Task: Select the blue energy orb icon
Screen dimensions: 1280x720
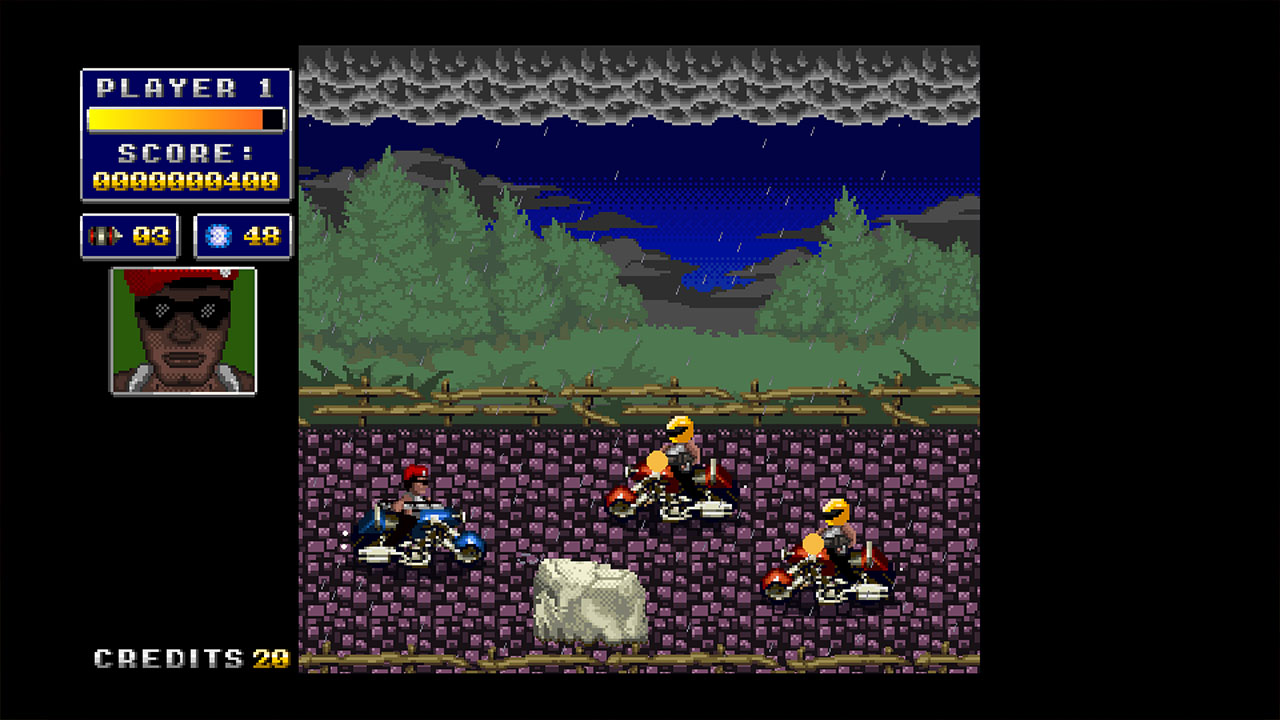Action: (x=217, y=235)
